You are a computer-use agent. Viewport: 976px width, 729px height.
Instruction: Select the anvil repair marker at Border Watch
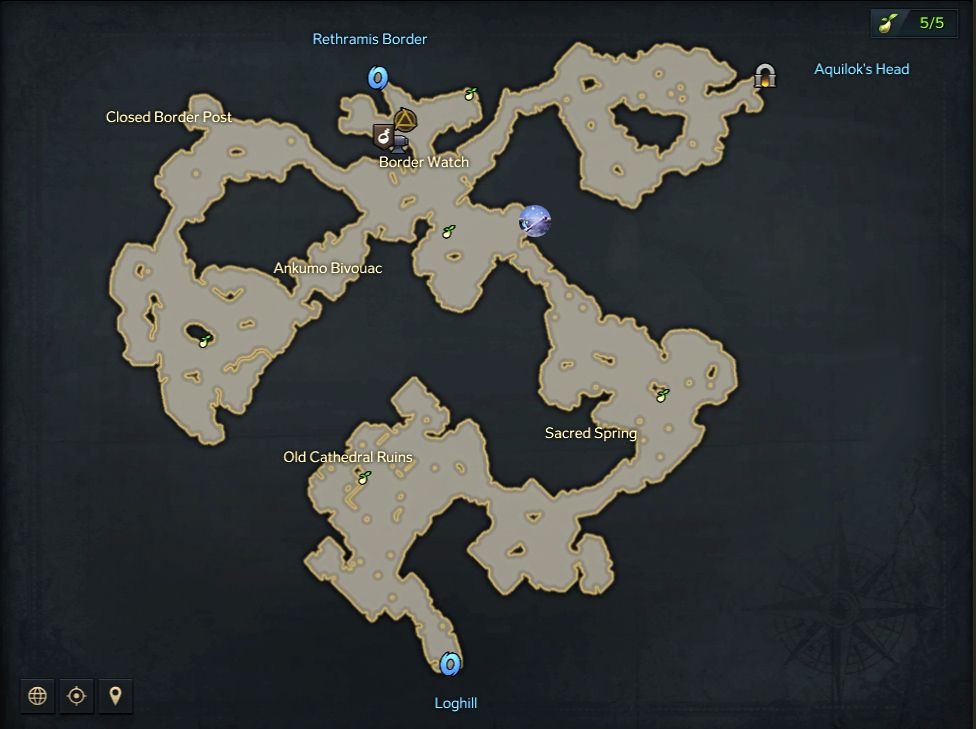(399, 144)
